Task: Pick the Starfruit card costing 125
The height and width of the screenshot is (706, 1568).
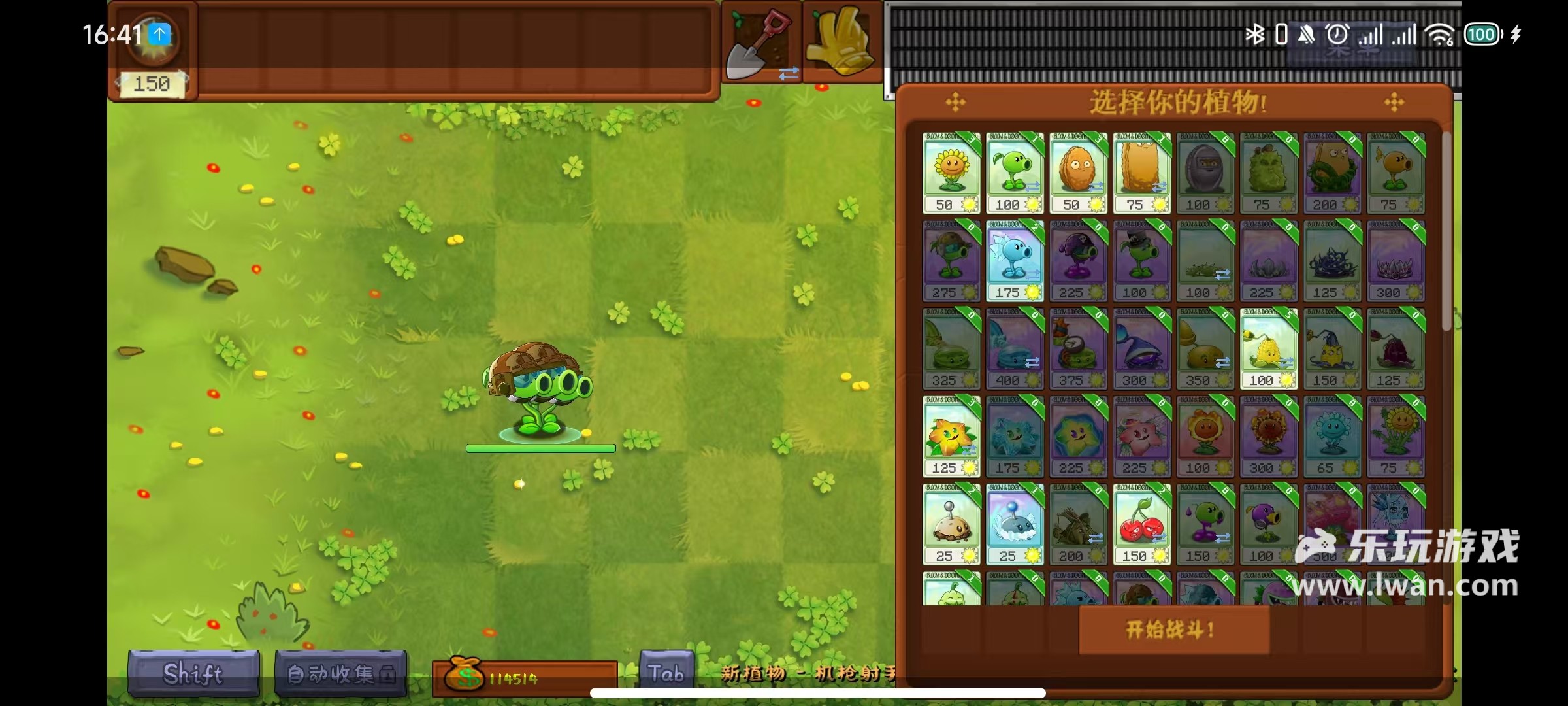Action: click(x=951, y=436)
